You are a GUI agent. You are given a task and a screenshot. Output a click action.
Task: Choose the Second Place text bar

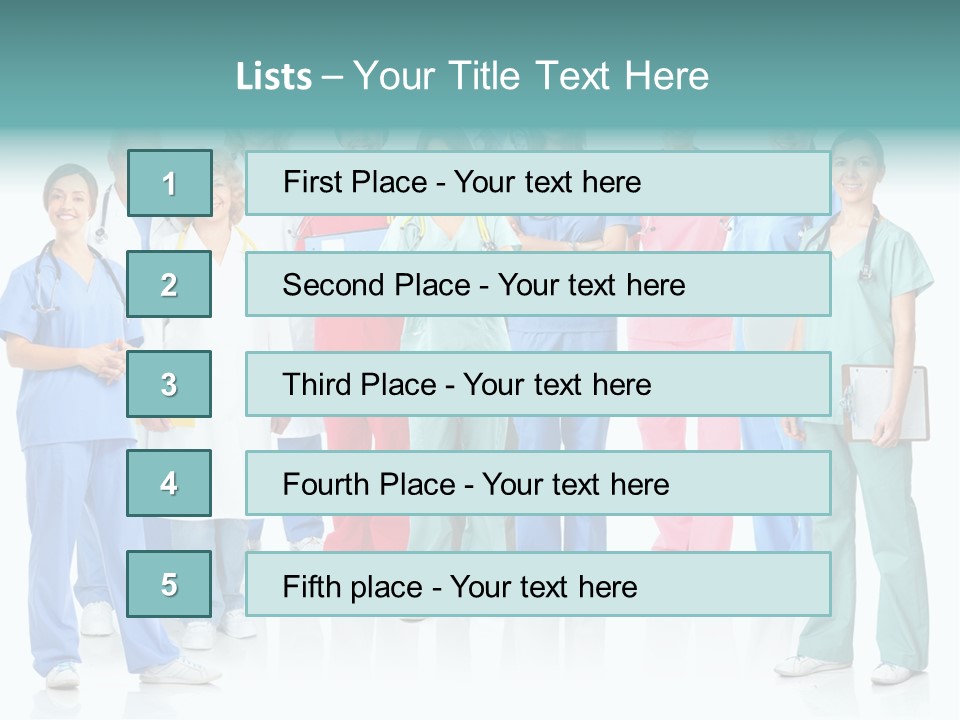[538, 284]
